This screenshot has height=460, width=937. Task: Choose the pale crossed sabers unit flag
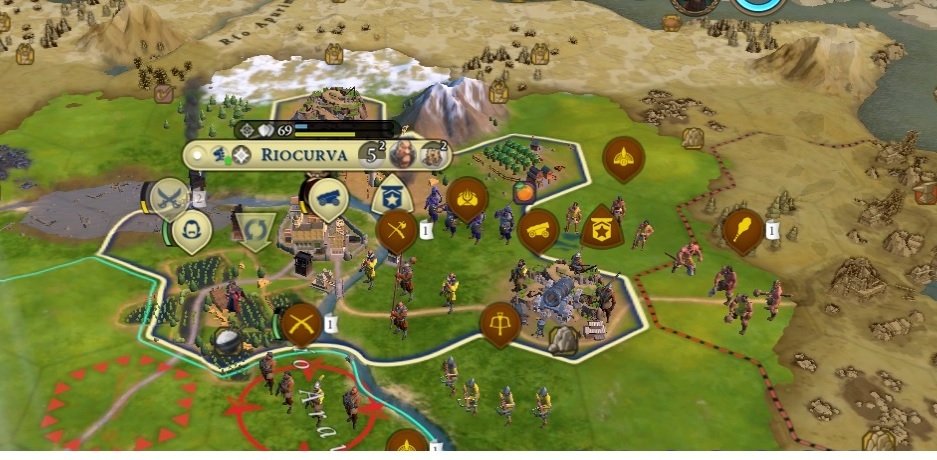pos(170,198)
